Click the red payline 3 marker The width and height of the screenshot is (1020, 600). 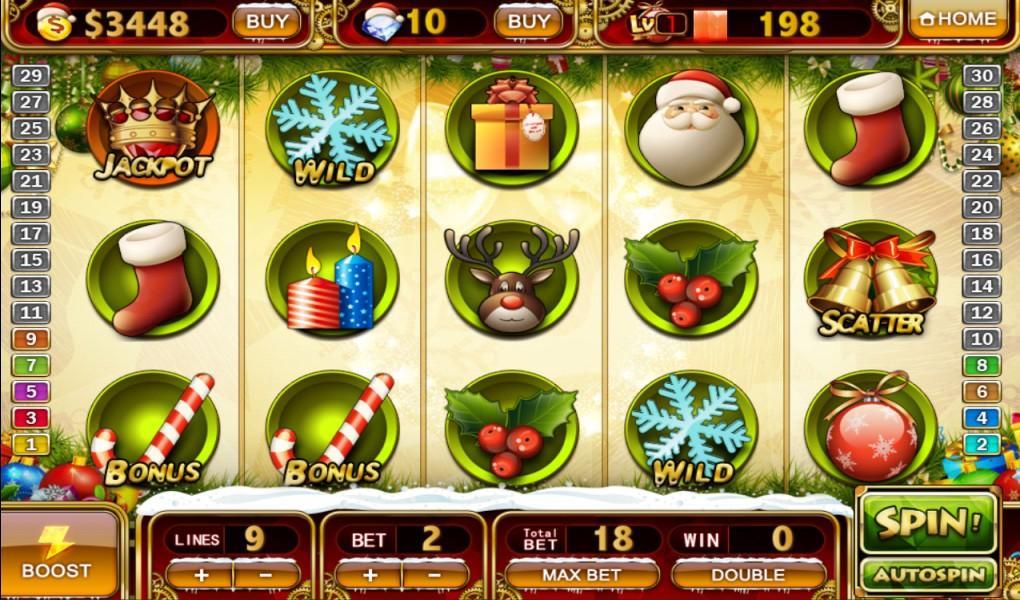pos(31,418)
